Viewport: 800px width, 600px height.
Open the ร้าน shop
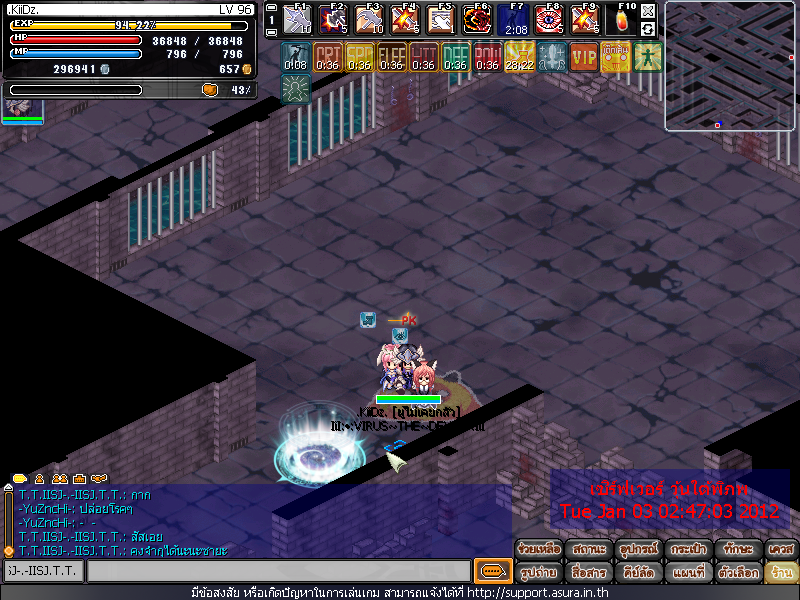pyautogui.click(x=781, y=573)
